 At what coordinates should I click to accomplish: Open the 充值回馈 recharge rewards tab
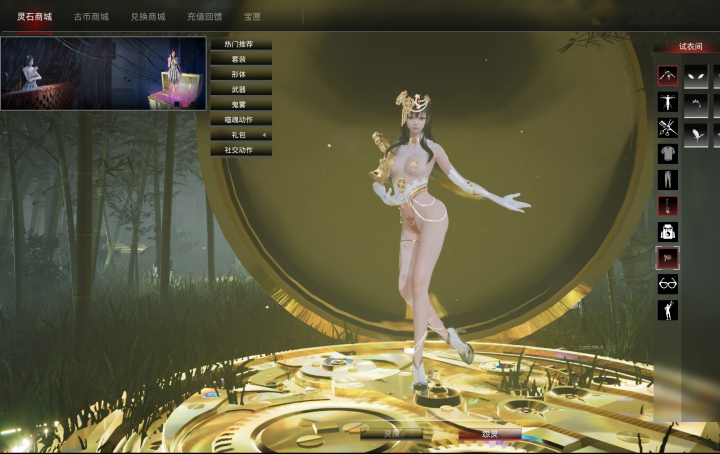[x=204, y=17]
